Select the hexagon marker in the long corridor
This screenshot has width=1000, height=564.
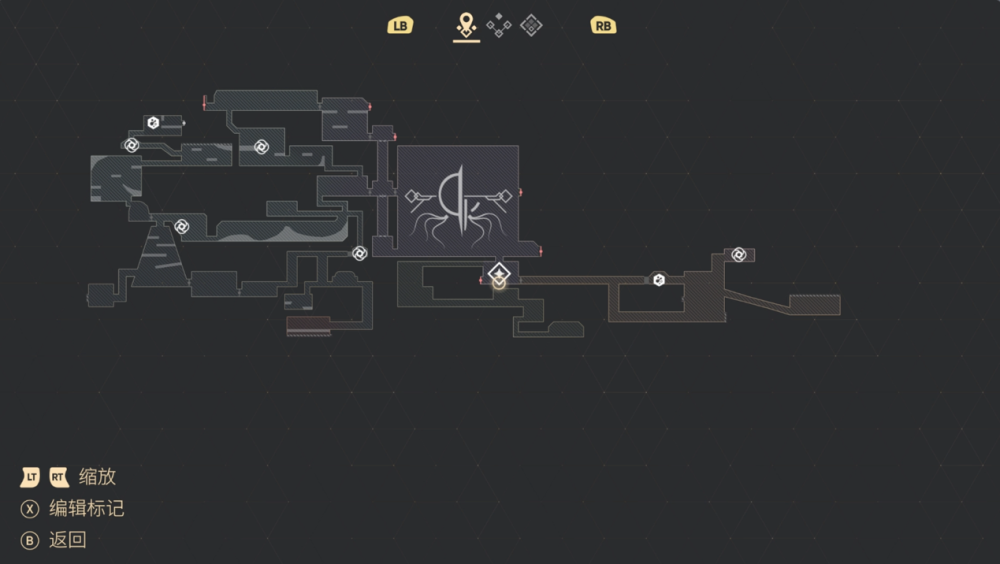pos(658,280)
